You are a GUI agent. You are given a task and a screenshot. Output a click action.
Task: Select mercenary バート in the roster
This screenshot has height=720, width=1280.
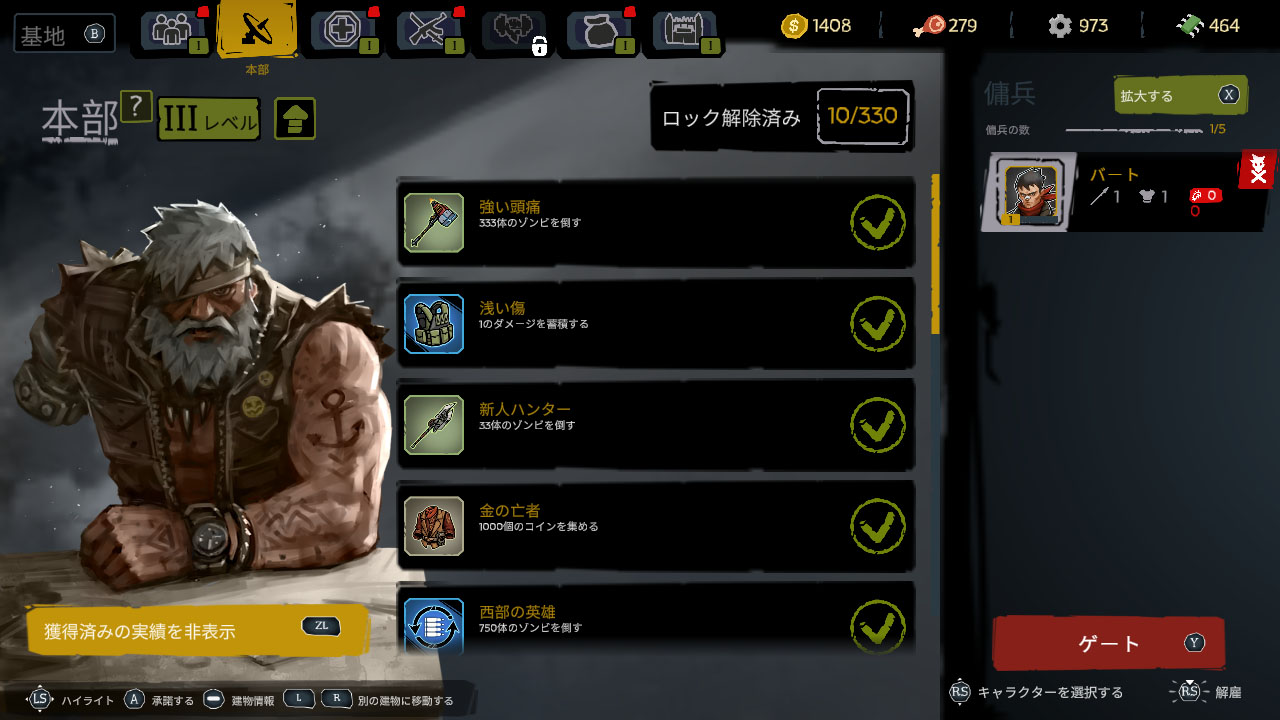1110,192
